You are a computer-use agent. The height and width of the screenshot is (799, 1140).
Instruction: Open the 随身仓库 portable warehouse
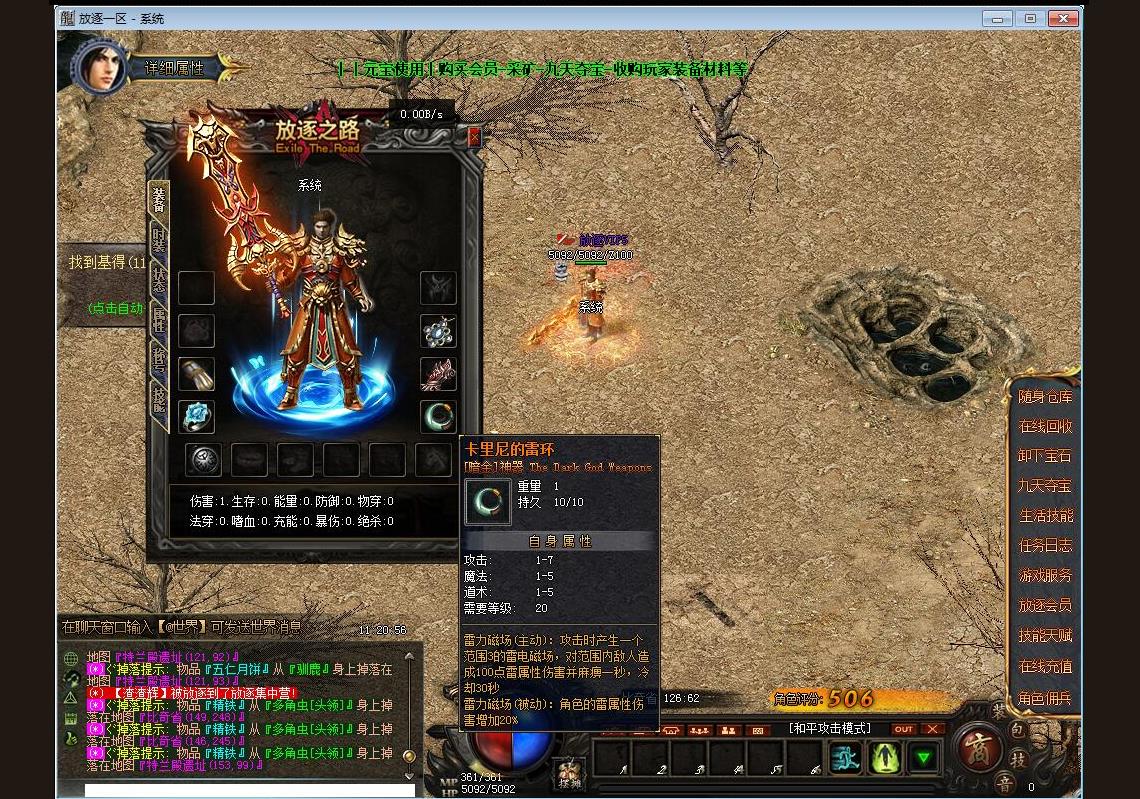point(1045,397)
